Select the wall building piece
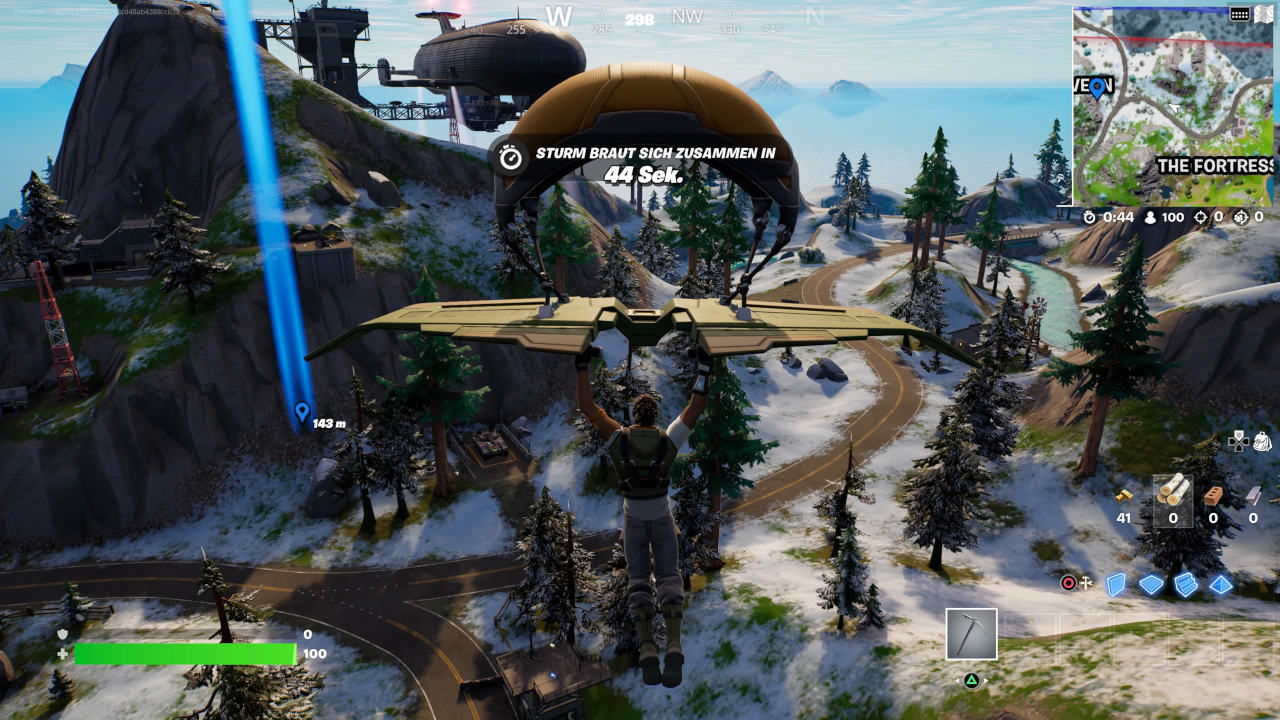The image size is (1280, 720). (x=1116, y=584)
